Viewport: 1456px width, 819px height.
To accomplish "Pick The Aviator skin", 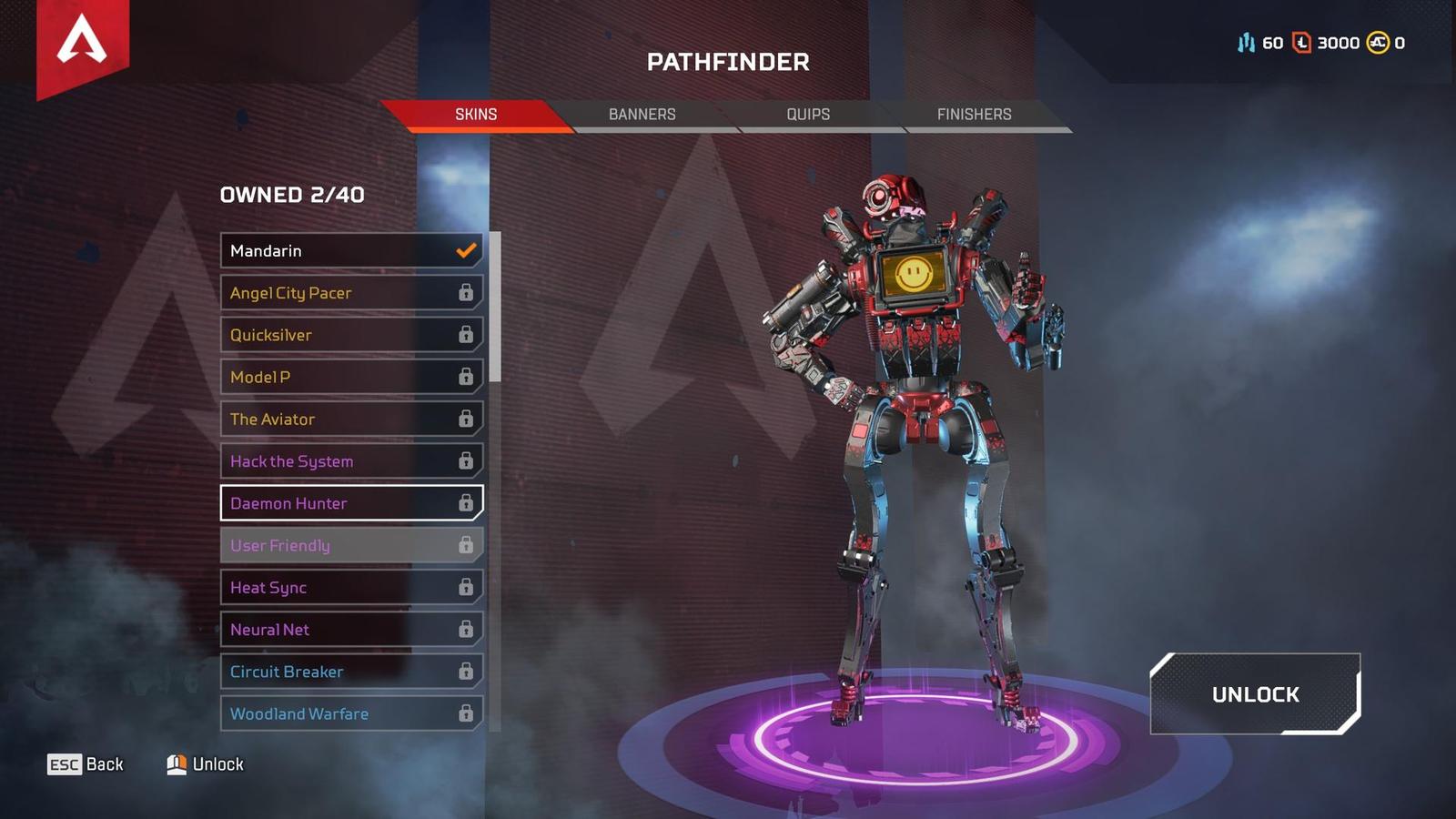I will (351, 420).
